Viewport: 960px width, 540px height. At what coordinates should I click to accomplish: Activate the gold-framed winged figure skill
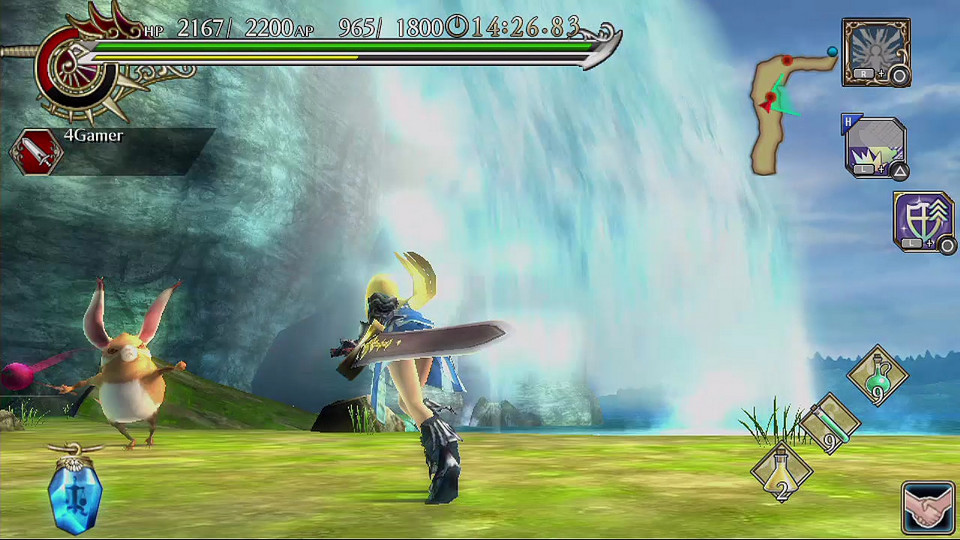coord(876,52)
